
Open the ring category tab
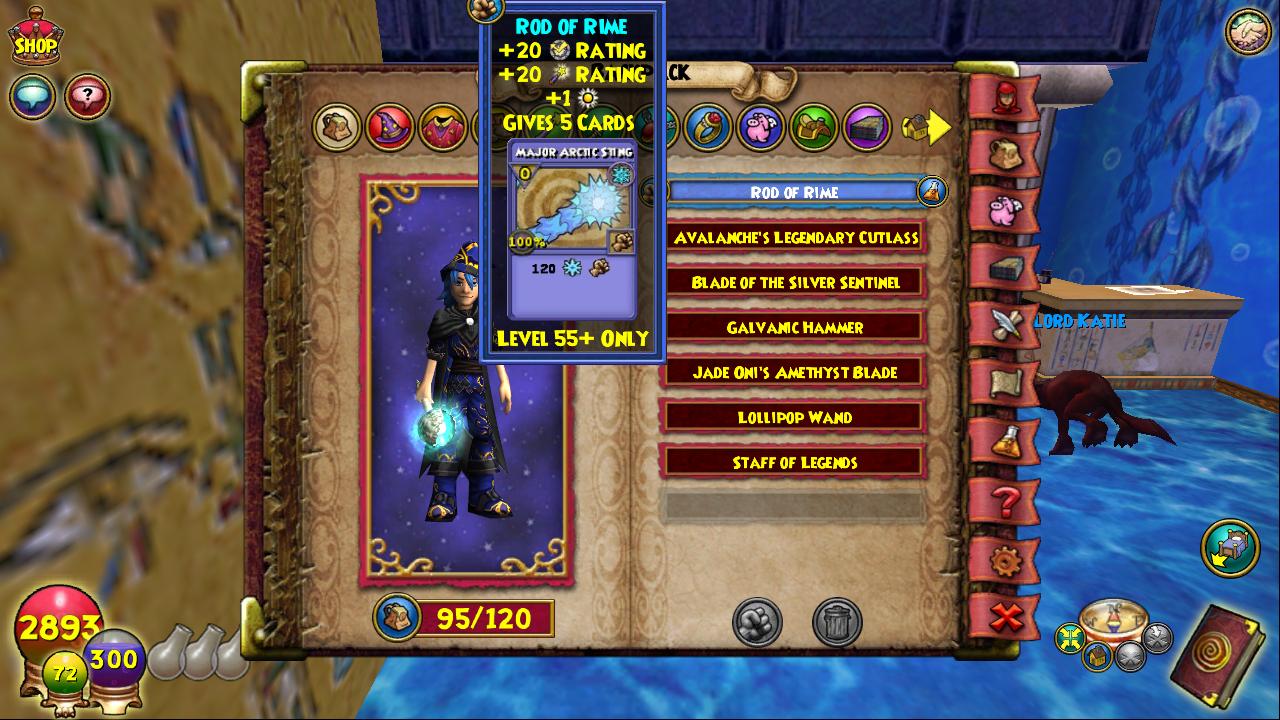(x=708, y=127)
